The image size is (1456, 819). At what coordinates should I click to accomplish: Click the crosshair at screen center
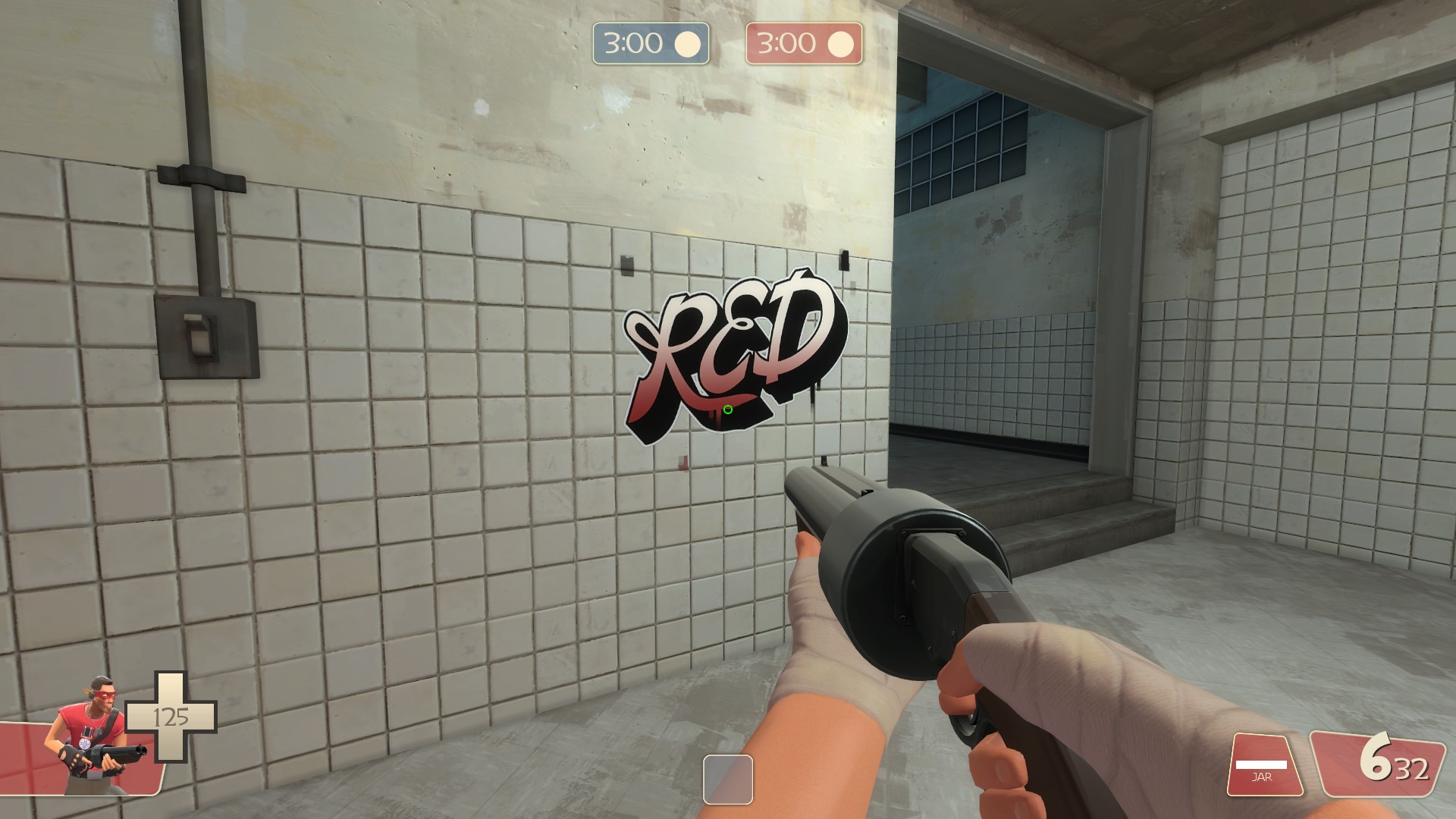pos(726,409)
